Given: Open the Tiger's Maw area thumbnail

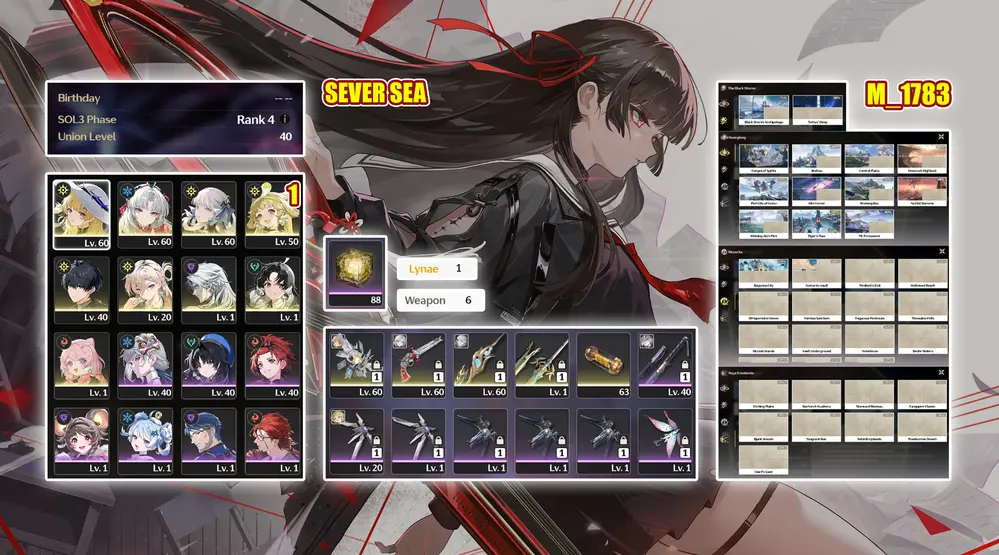Looking at the screenshot, I should click(816, 223).
